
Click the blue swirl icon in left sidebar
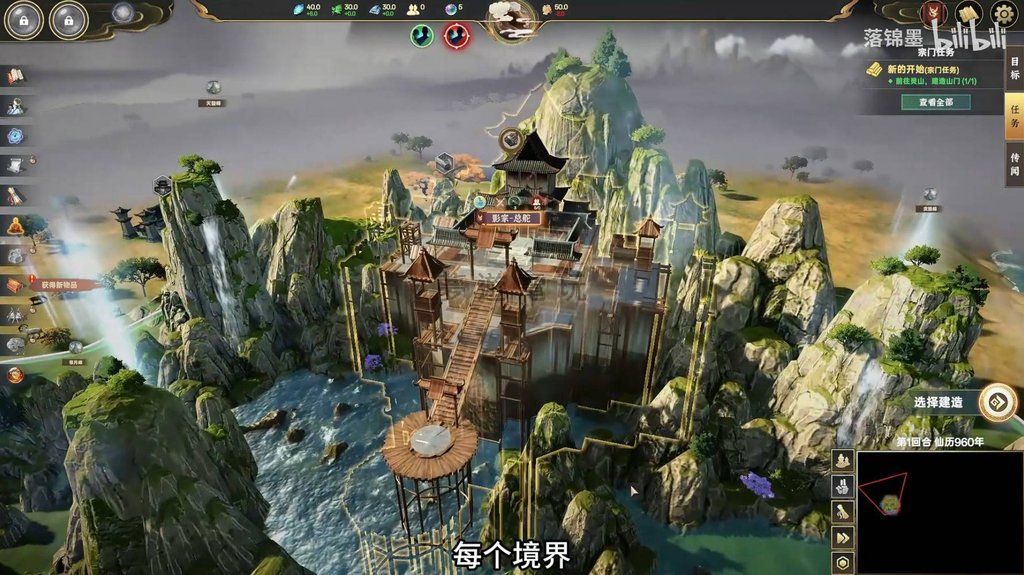(15, 135)
